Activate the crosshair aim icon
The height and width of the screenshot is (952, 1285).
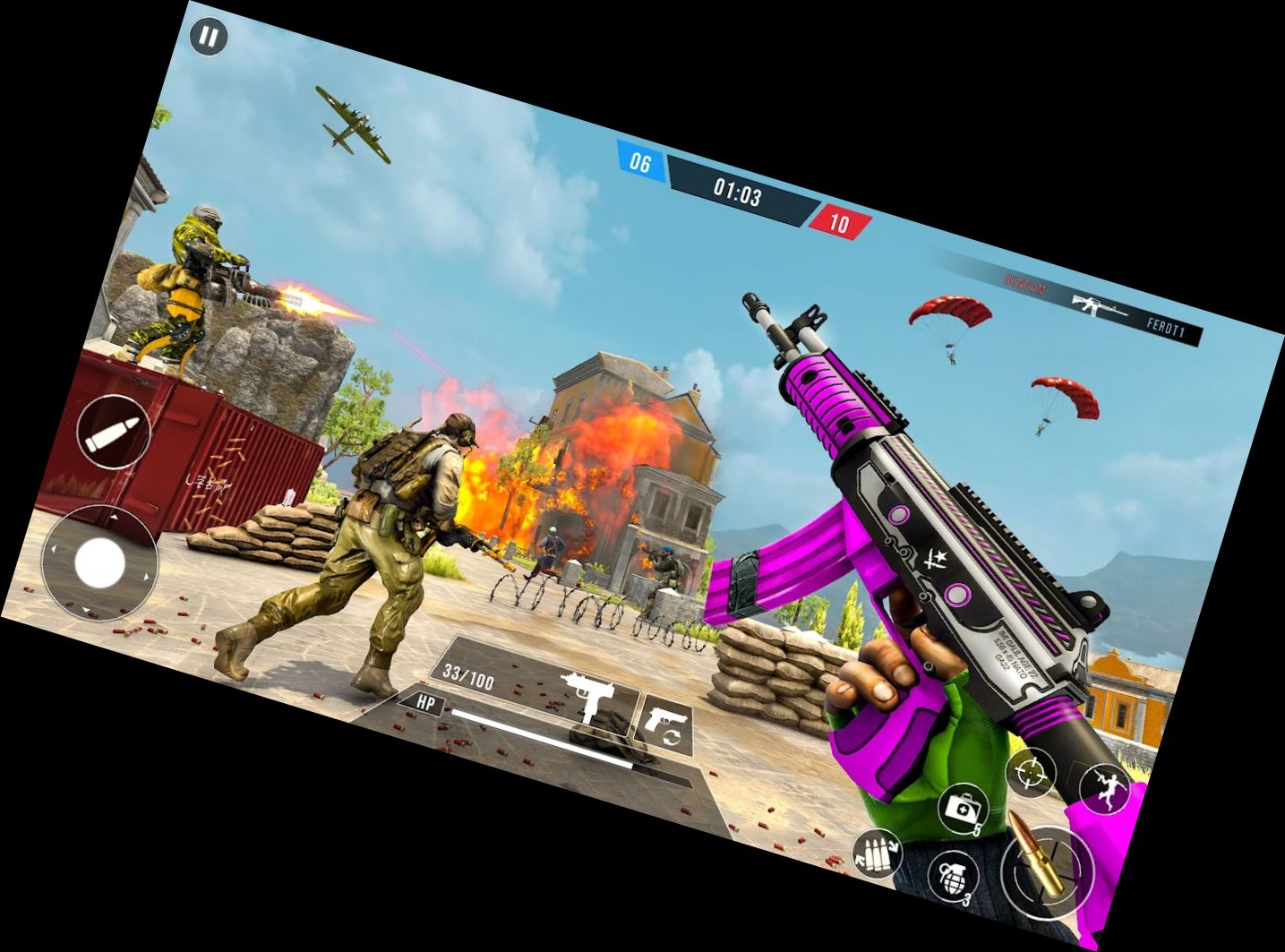(1032, 772)
